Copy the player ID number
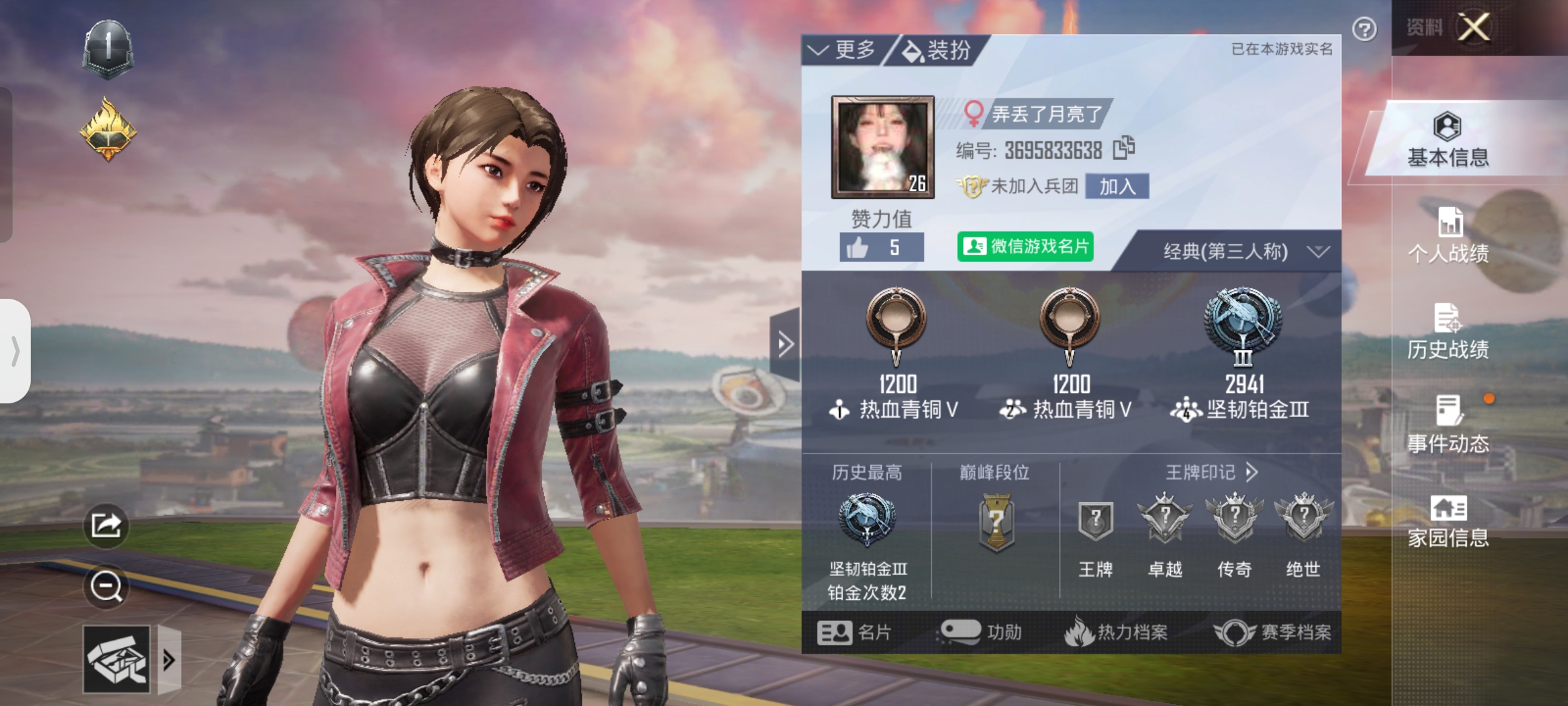 [x=1124, y=148]
